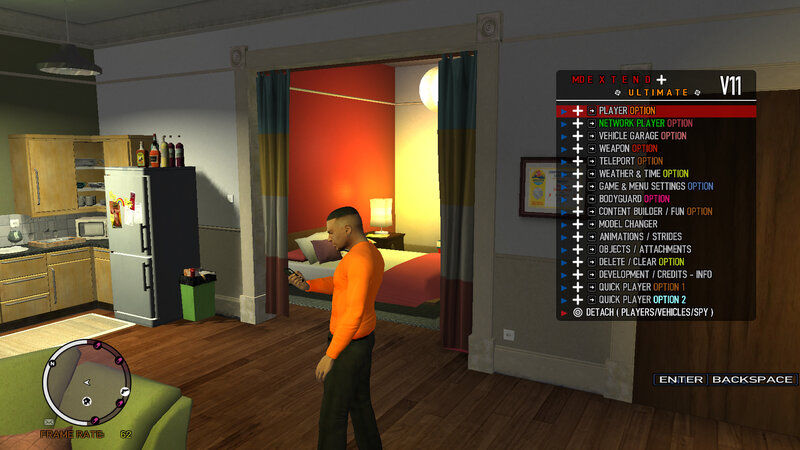
Task: Select Weather & Time Option
Action: click(643, 174)
